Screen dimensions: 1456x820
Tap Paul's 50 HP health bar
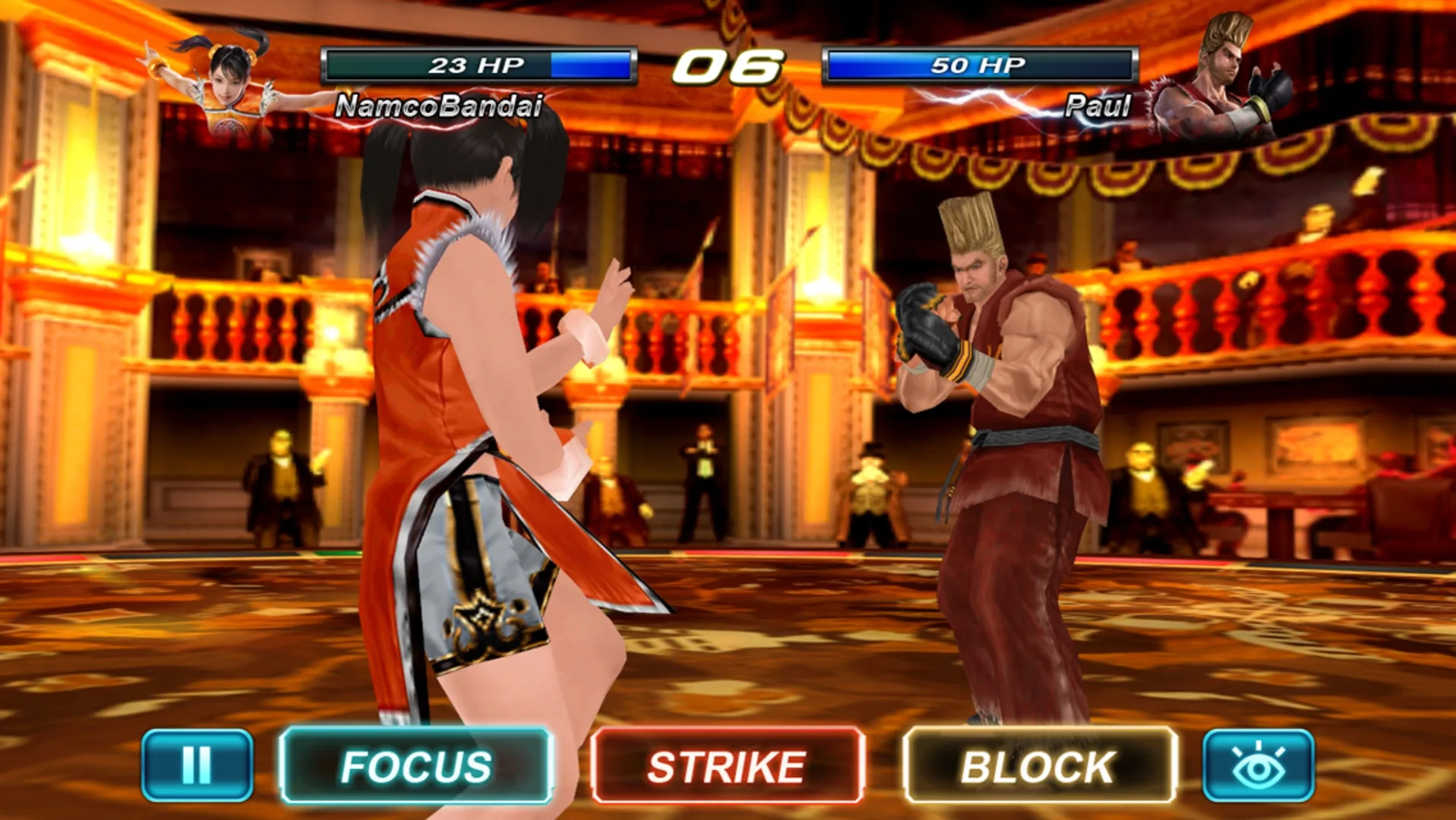tap(980, 65)
